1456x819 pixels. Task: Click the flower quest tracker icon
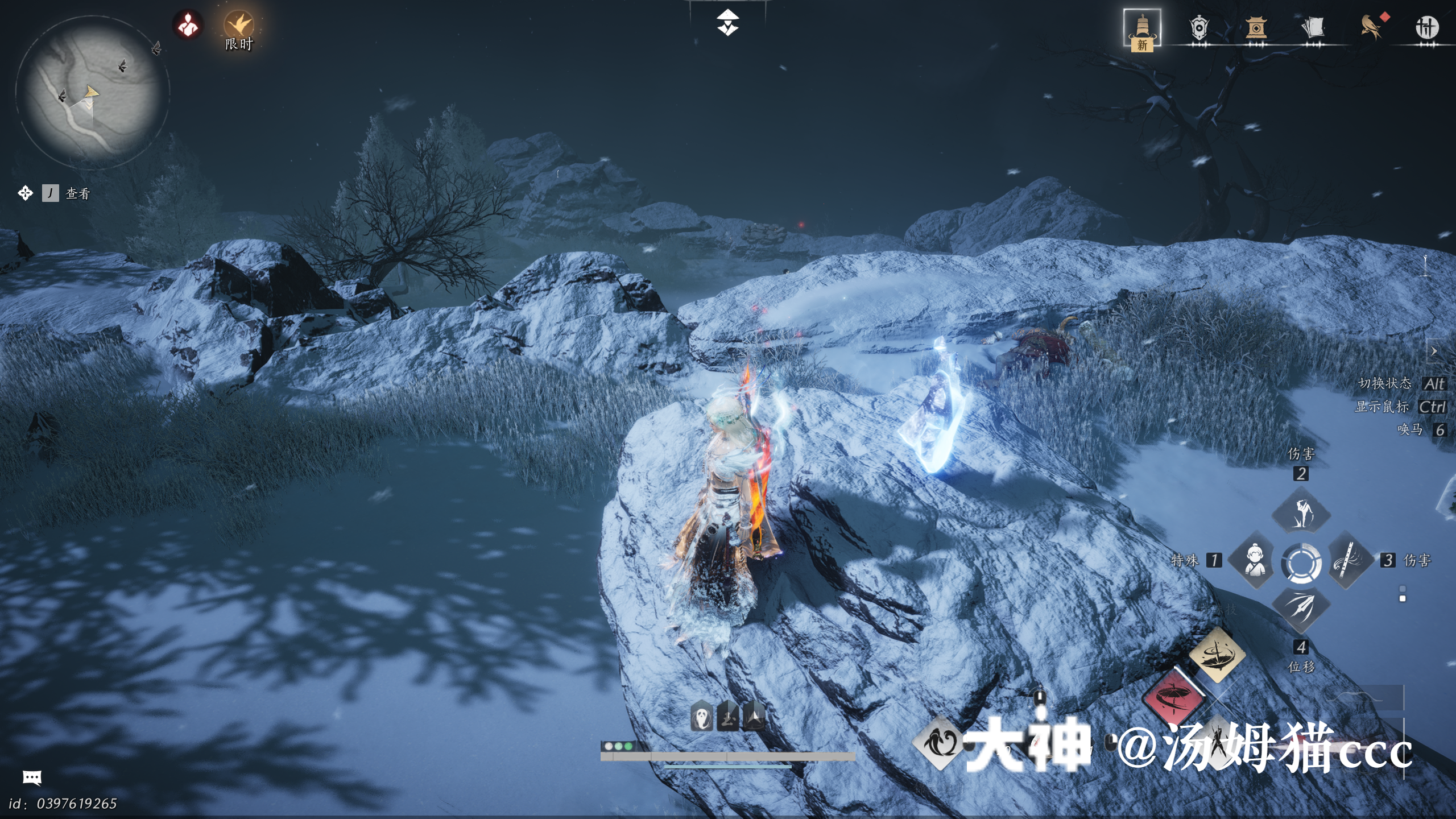click(25, 193)
